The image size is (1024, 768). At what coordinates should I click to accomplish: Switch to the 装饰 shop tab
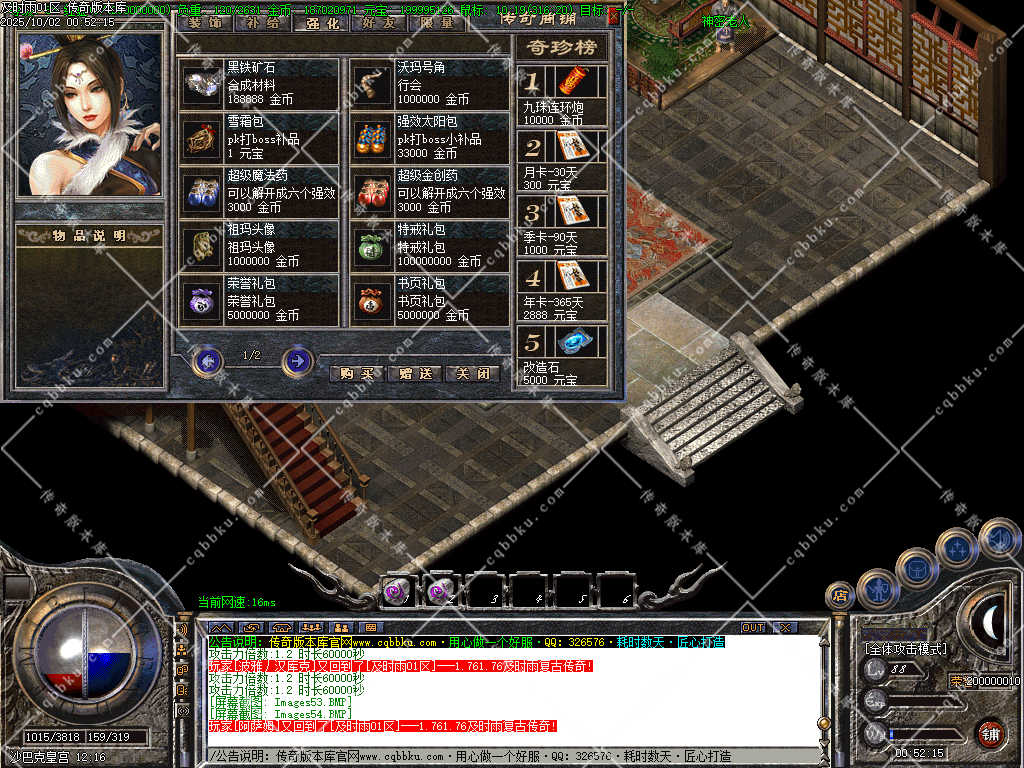(x=205, y=21)
